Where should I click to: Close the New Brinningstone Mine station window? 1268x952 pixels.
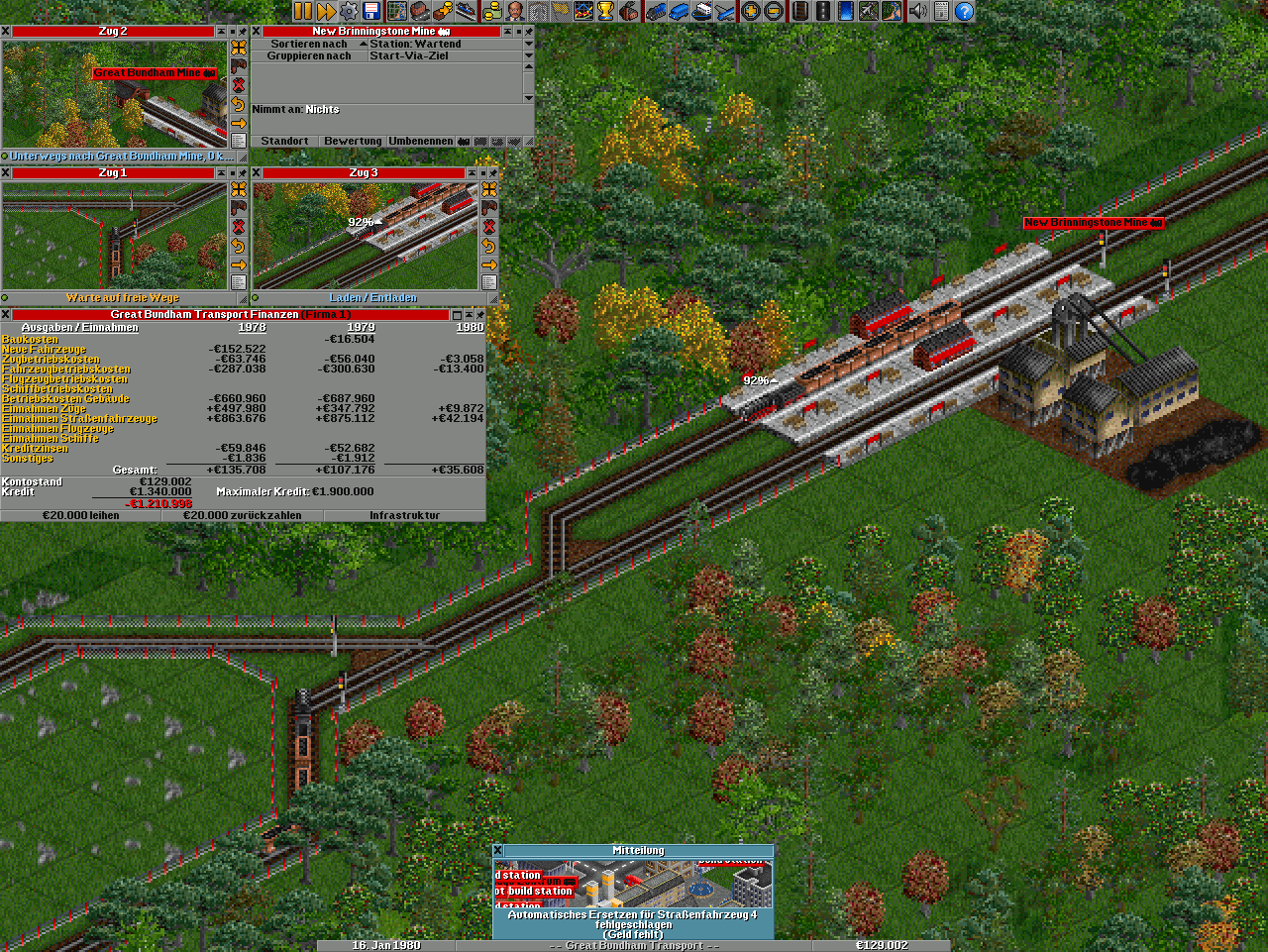click(257, 32)
